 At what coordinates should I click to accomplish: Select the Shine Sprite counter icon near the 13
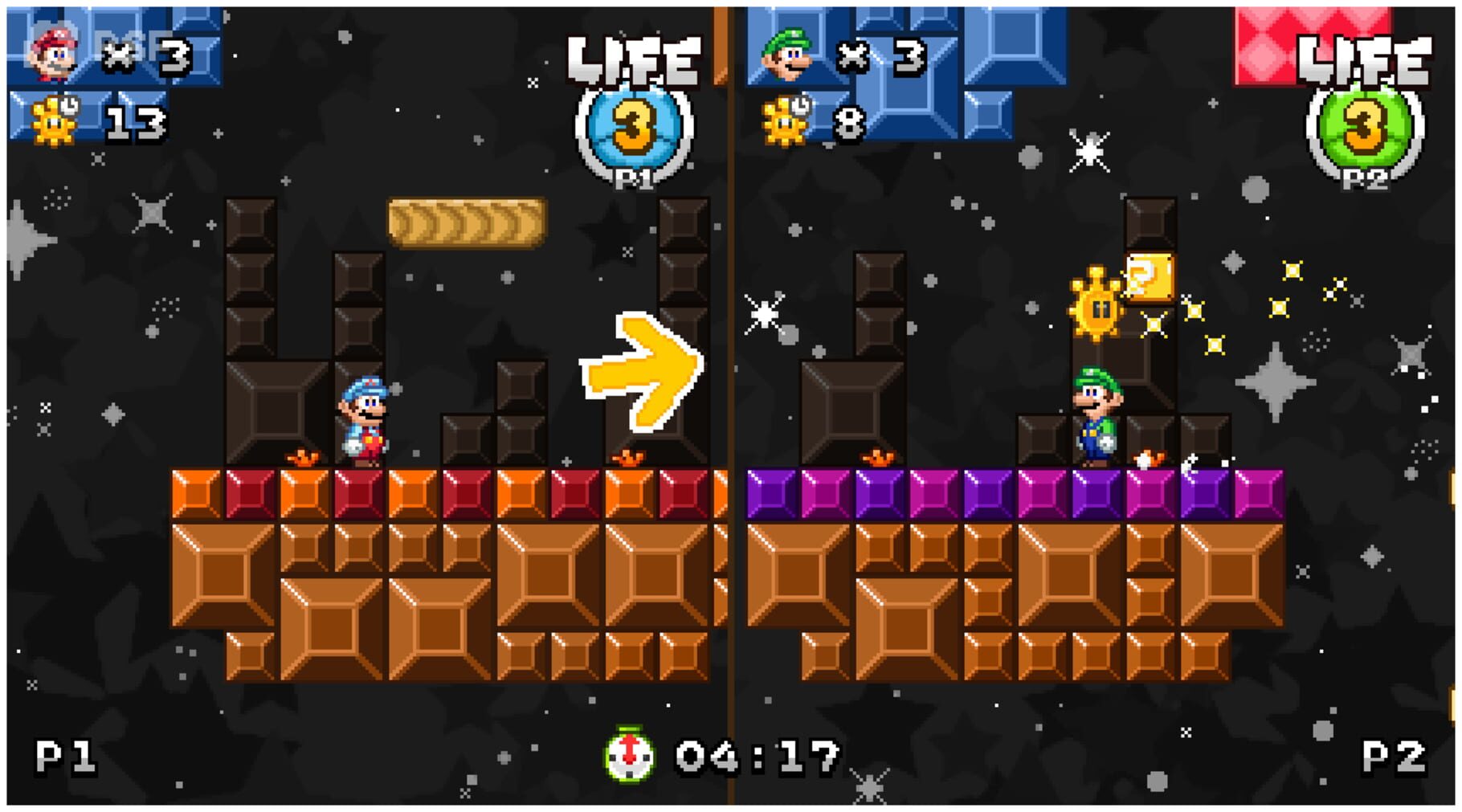pyautogui.click(x=52, y=120)
